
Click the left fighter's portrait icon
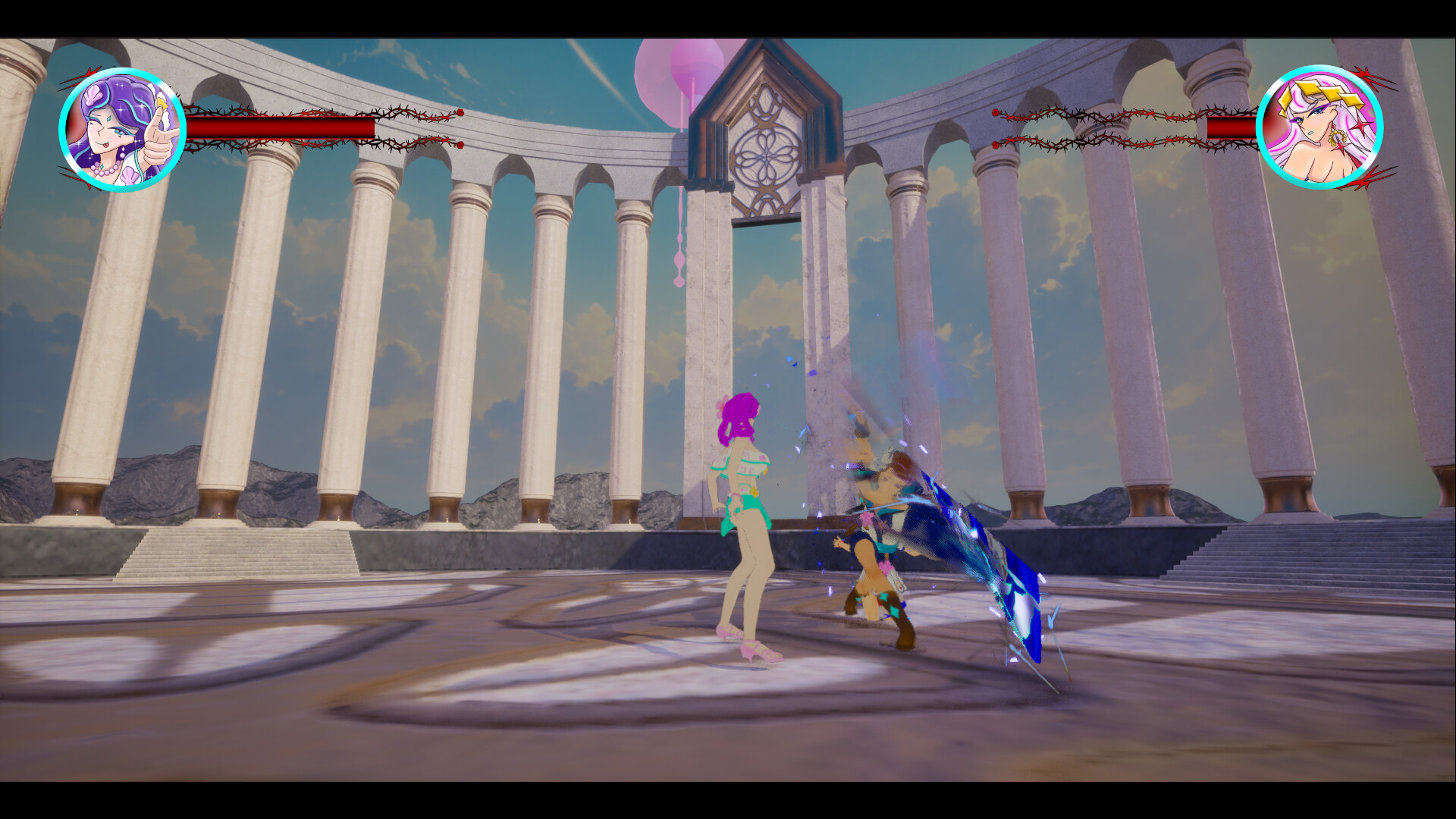tap(123, 127)
